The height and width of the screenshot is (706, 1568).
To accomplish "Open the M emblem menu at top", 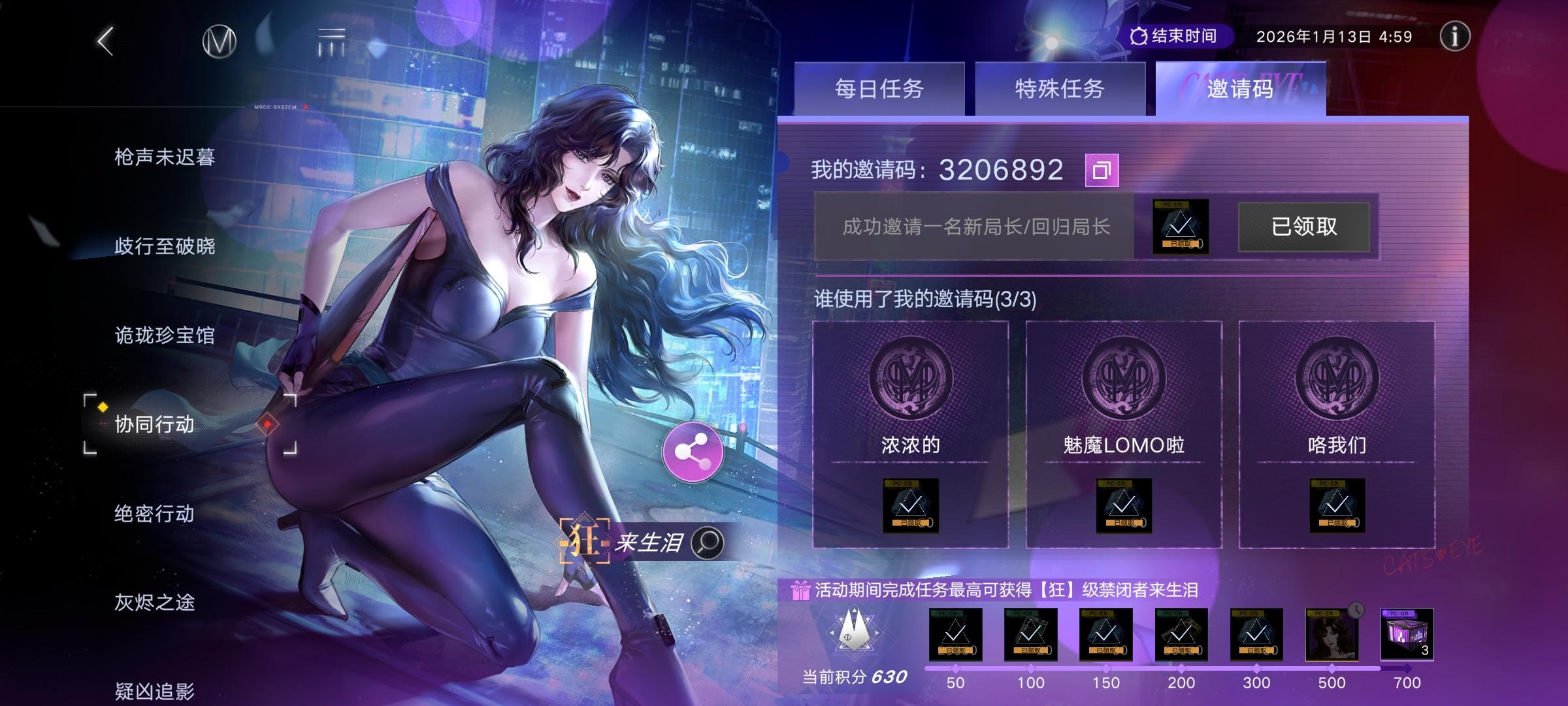I will tap(218, 41).
